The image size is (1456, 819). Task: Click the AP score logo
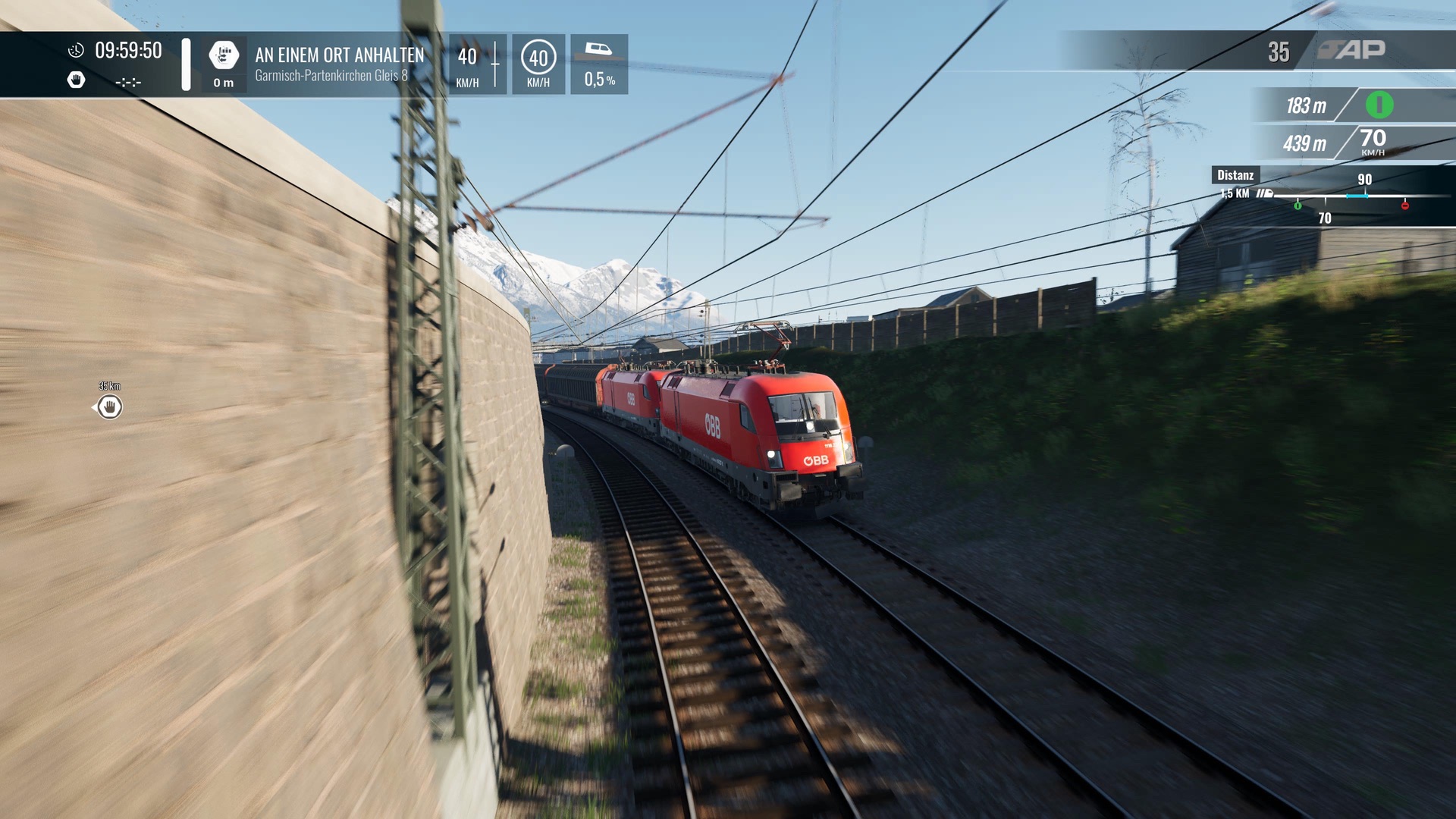[1352, 50]
